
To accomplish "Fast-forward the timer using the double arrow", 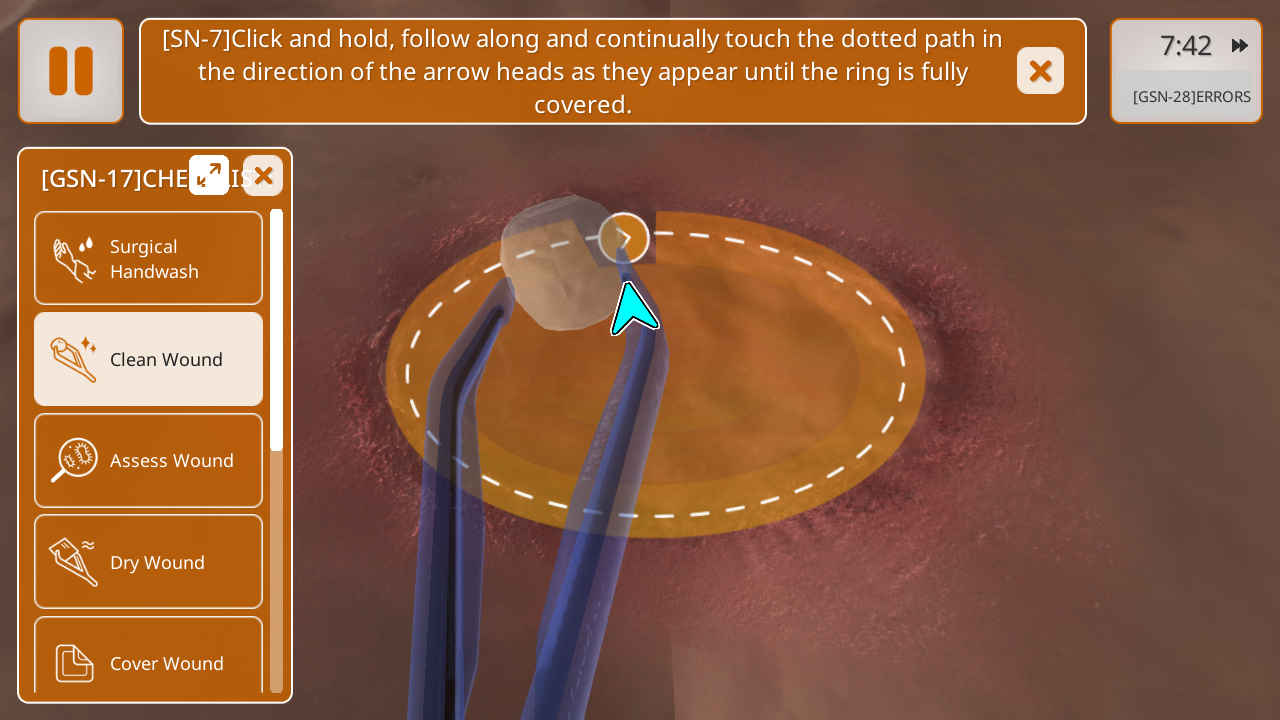I will click(1240, 45).
